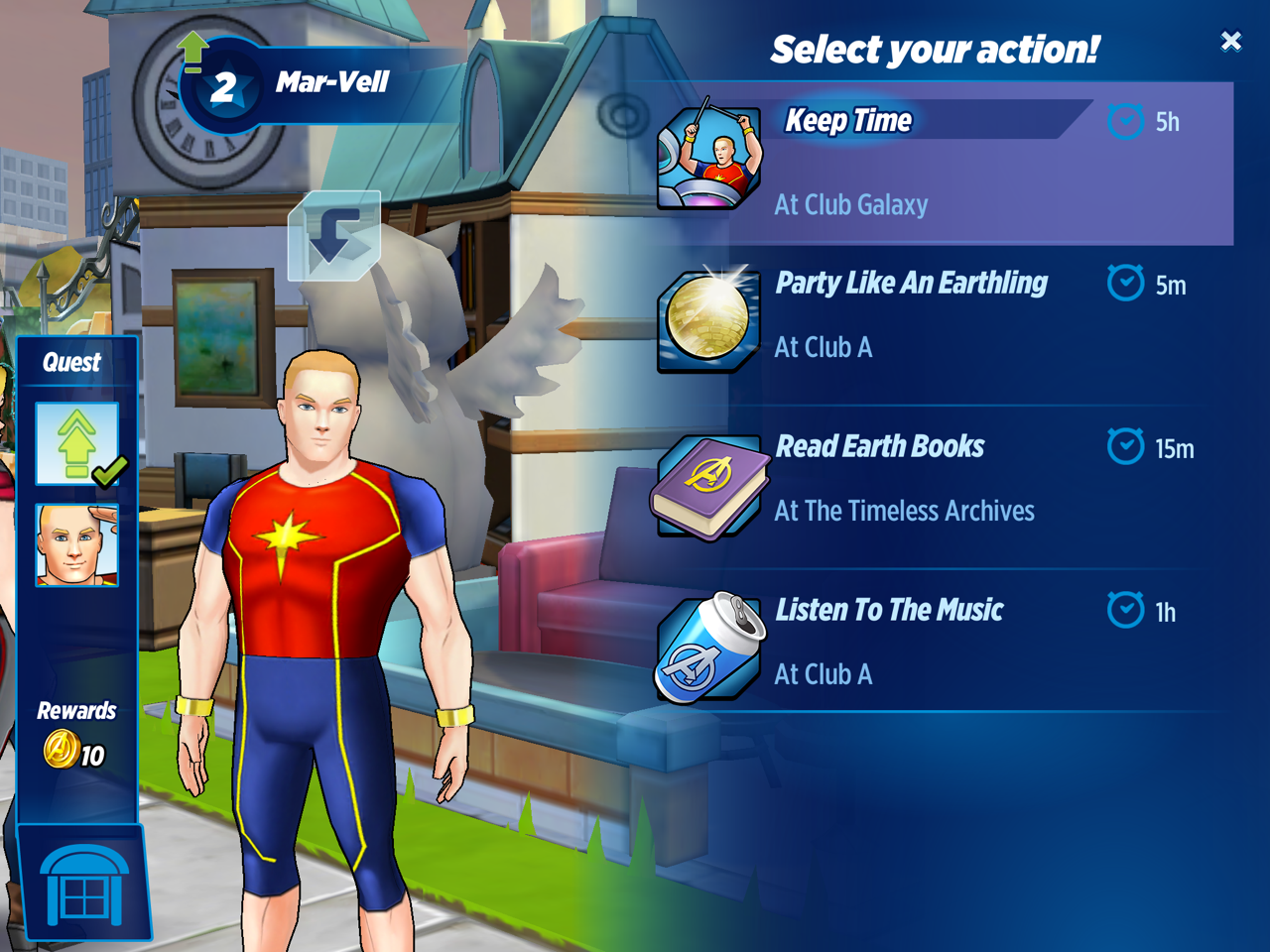Open the building icon button
The width and height of the screenshot is (1270, 952).
pyautogui.click(x=84, y=885)
